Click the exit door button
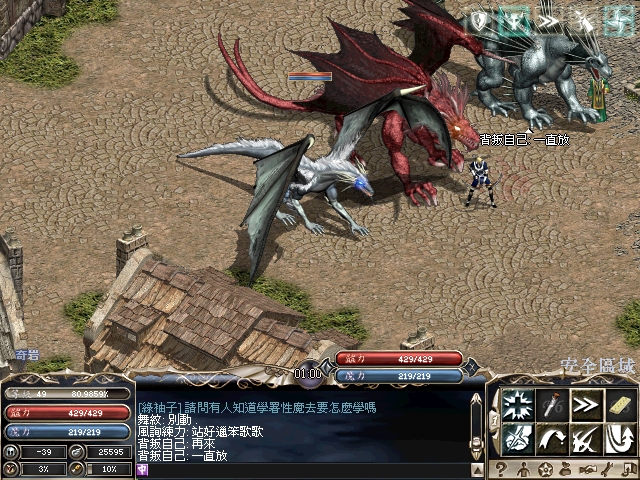This screenshot has width=640, height=480. click(631, 470)
